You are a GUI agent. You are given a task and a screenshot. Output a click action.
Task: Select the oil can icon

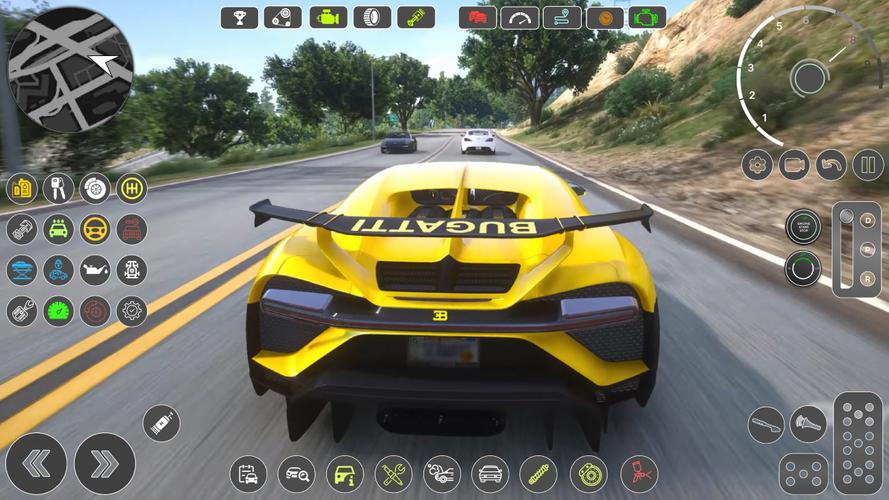coord(95,270)
